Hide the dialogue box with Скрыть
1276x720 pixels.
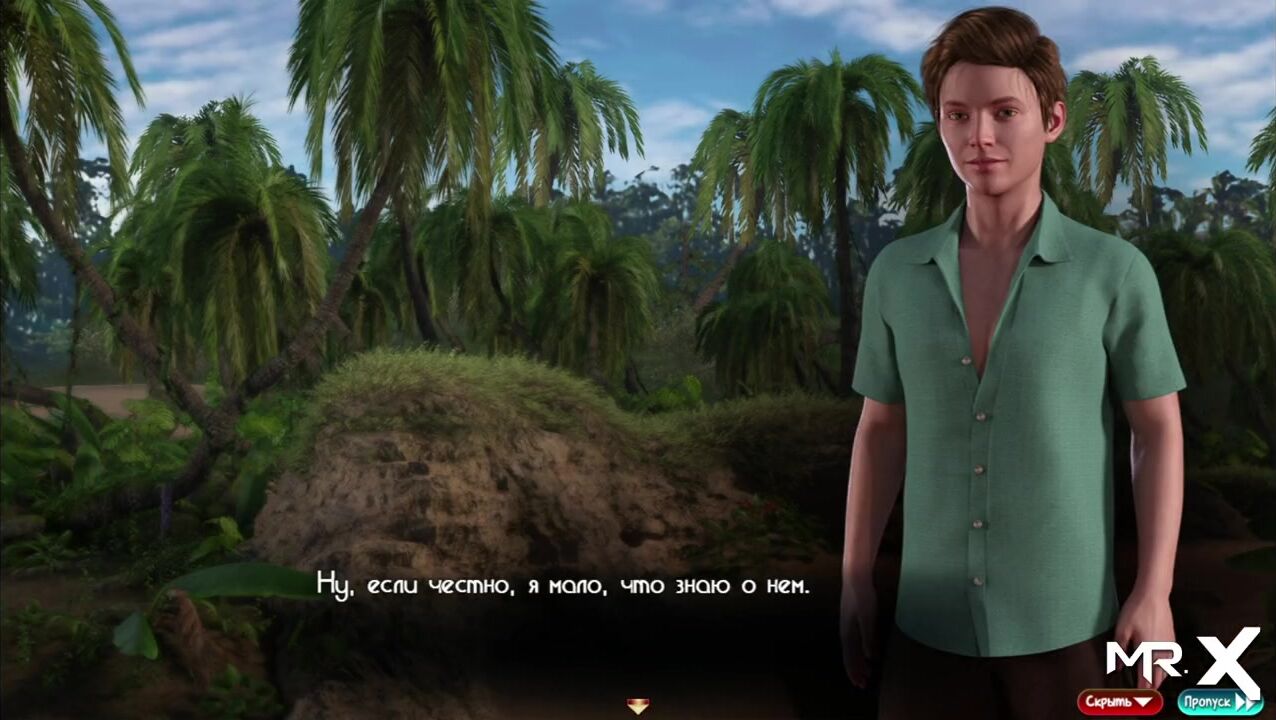[x=1119, y=702]
